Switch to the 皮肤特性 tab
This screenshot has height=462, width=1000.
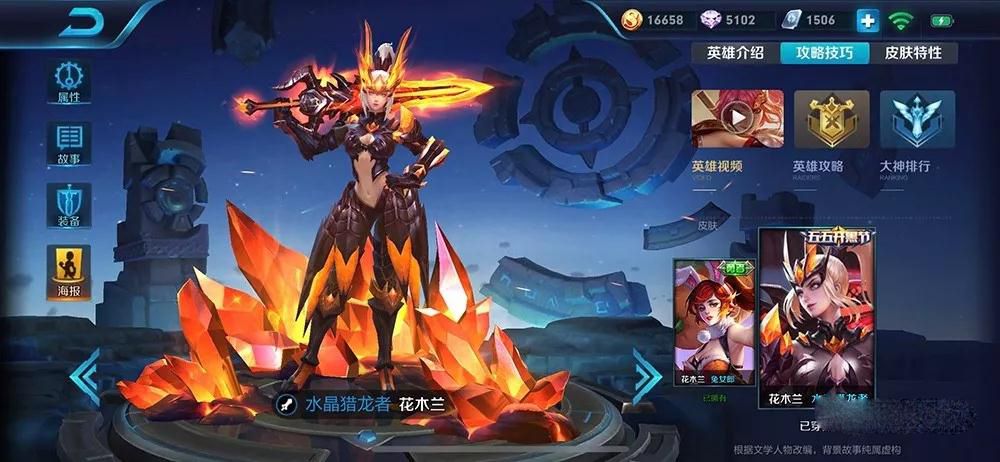point(913,53)
